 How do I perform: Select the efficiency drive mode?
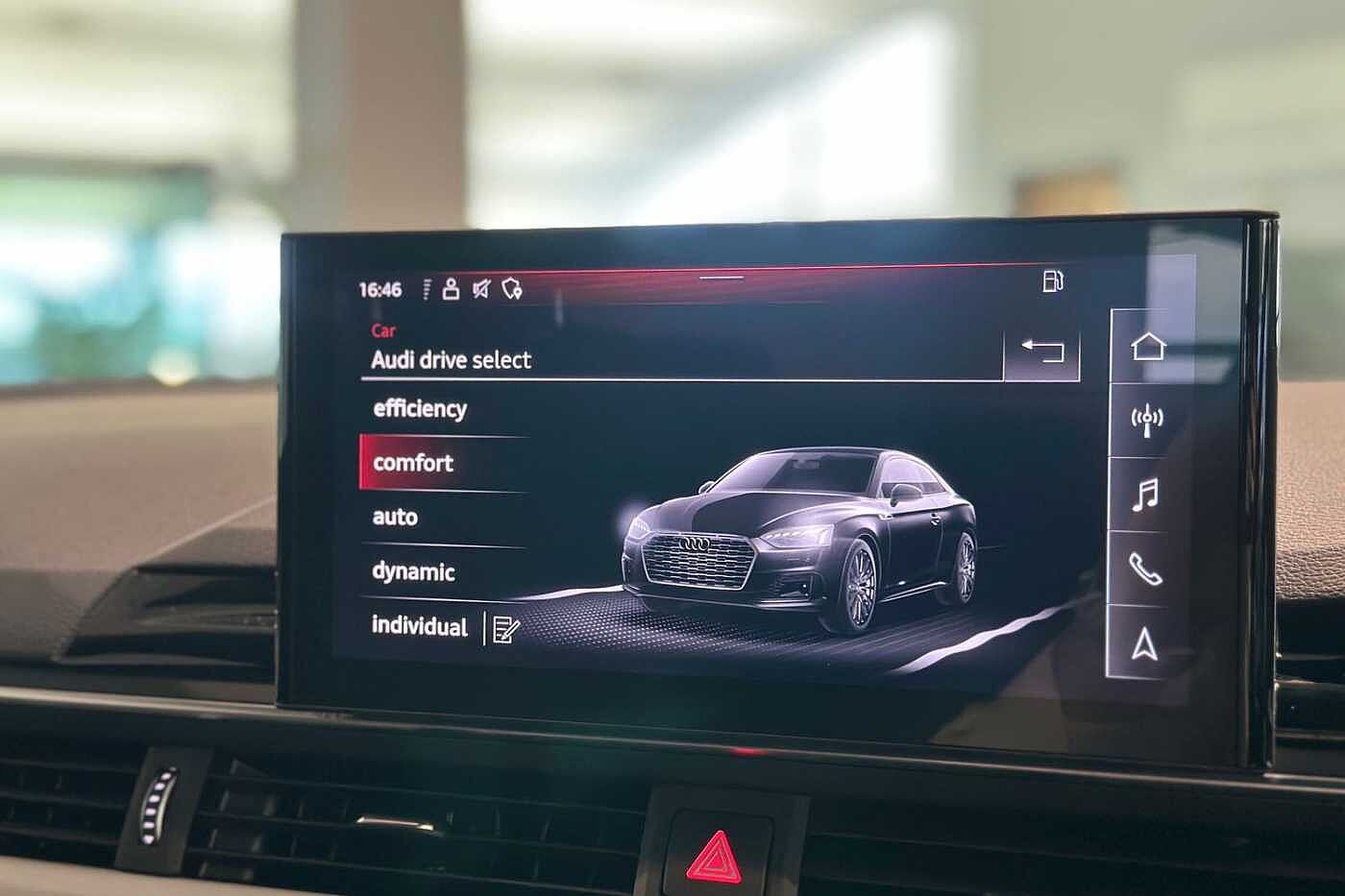coord(420,409)
